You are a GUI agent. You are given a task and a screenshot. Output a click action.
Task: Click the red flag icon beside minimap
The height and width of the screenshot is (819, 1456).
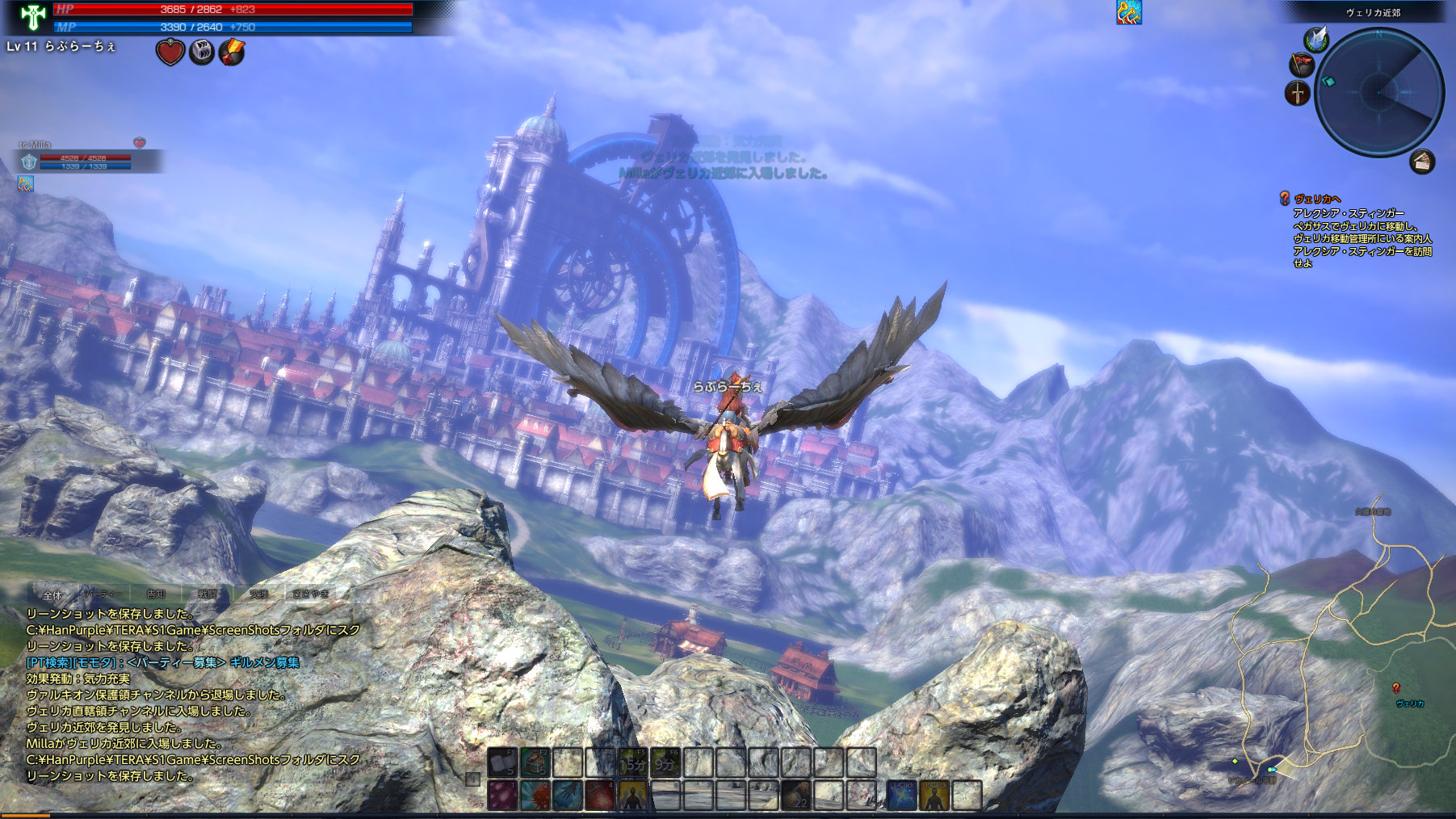[x=1301, y=64]
